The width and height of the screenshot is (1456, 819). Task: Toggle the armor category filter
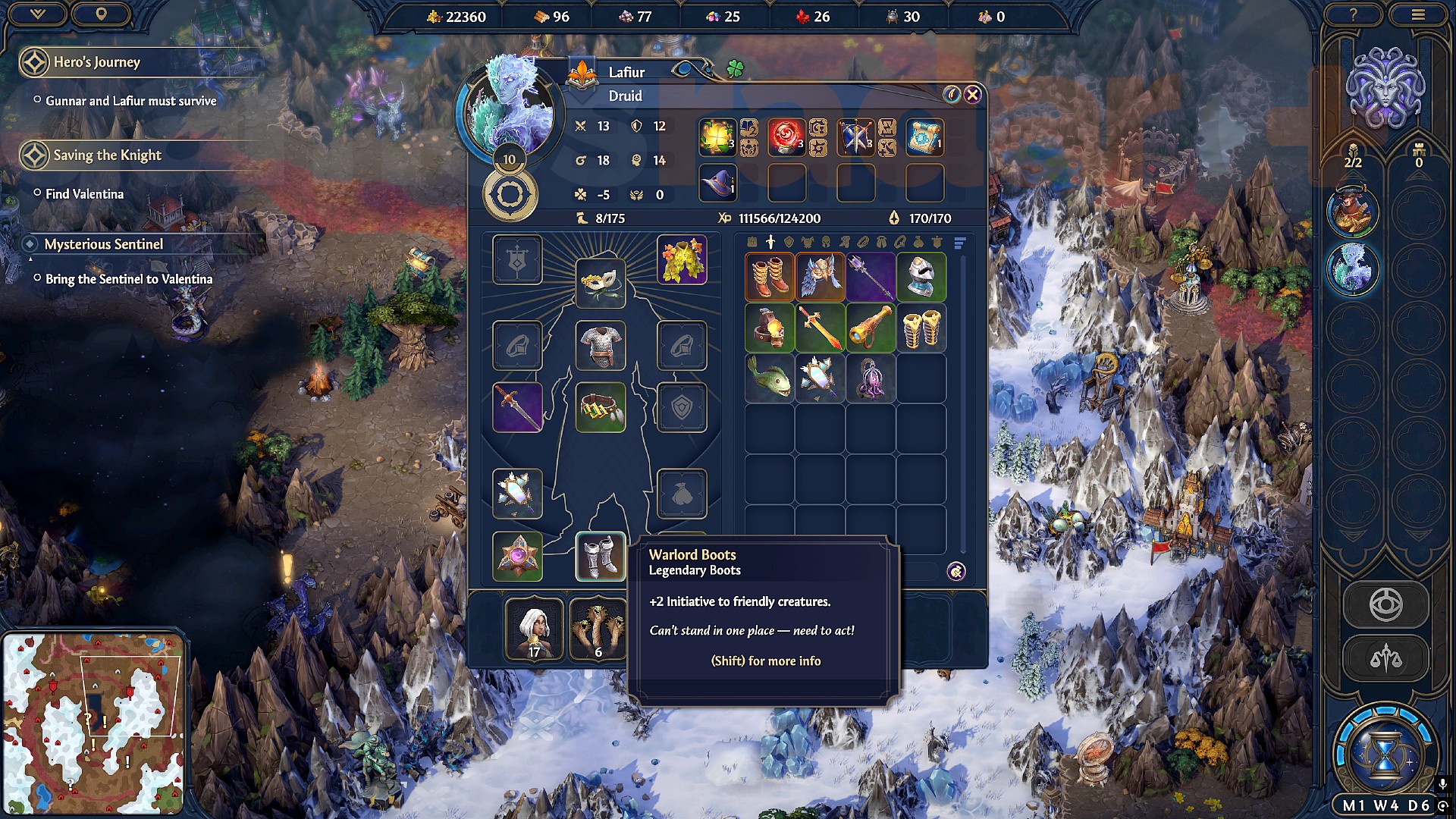pos(808,243)
